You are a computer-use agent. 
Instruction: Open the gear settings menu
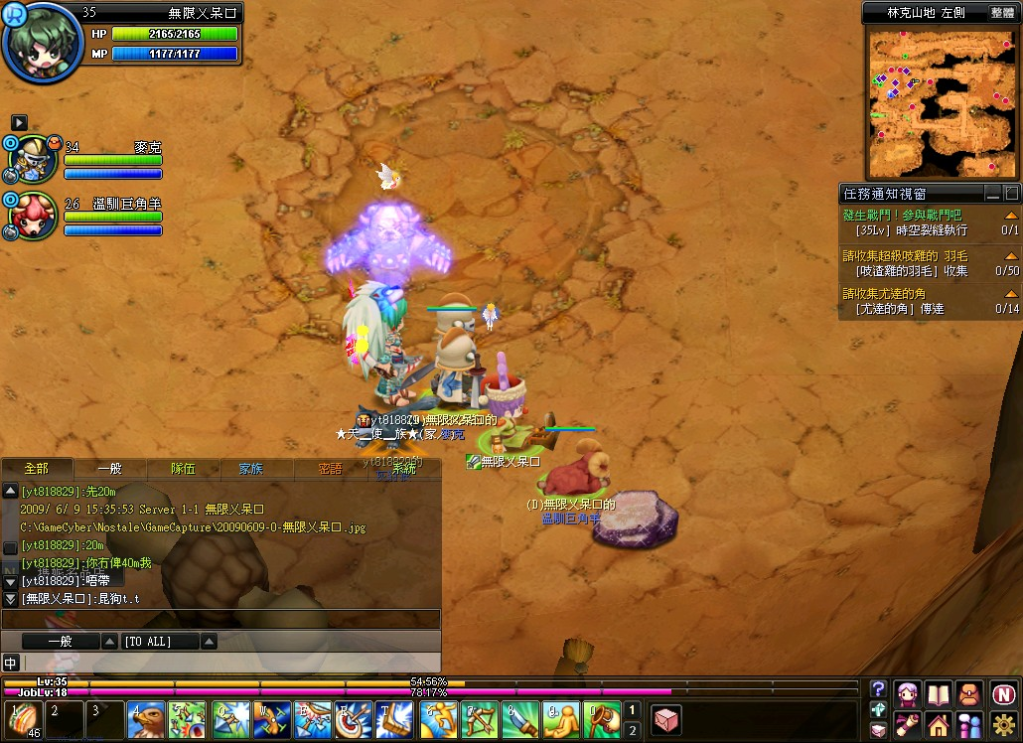pyautogui.click(x=1004, y=724)
